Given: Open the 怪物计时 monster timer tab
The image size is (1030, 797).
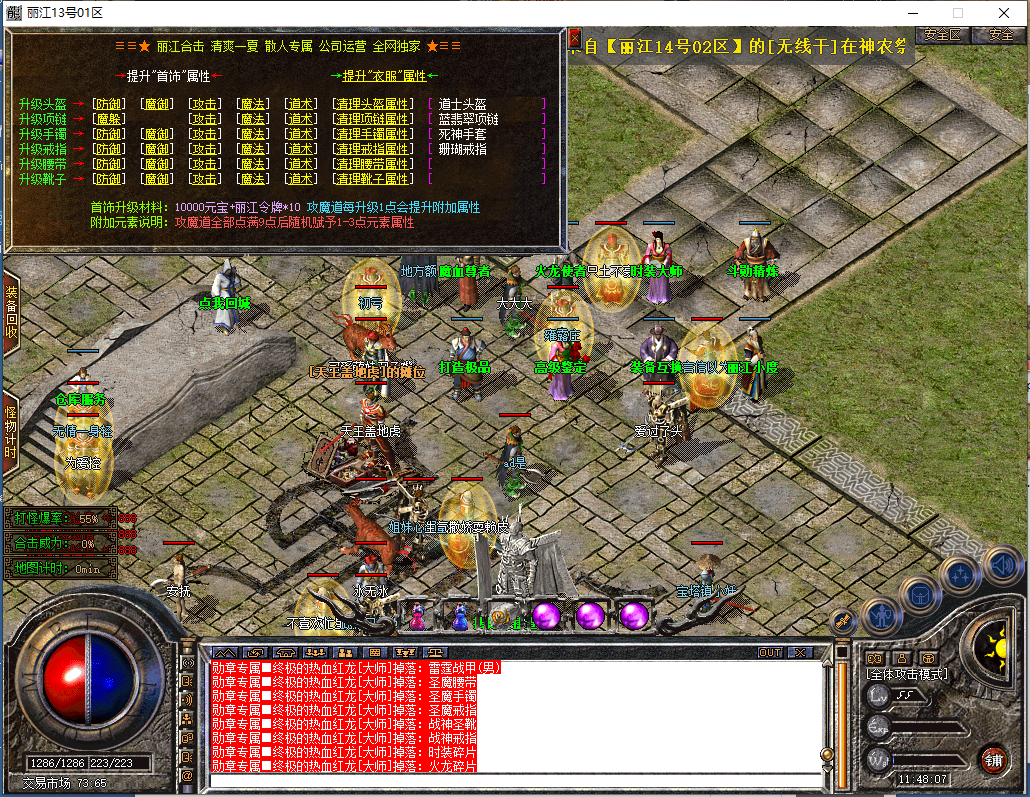Looking at the screenshot, I should click(x=11, y=432).
